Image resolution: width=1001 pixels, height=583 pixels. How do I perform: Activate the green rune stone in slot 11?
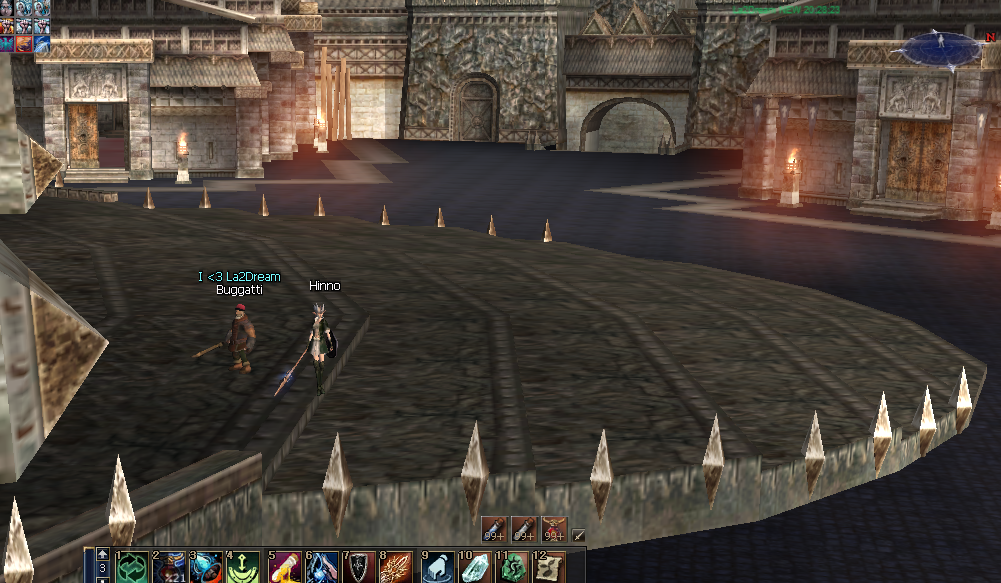pyautogui.click(x=512, y=567)
